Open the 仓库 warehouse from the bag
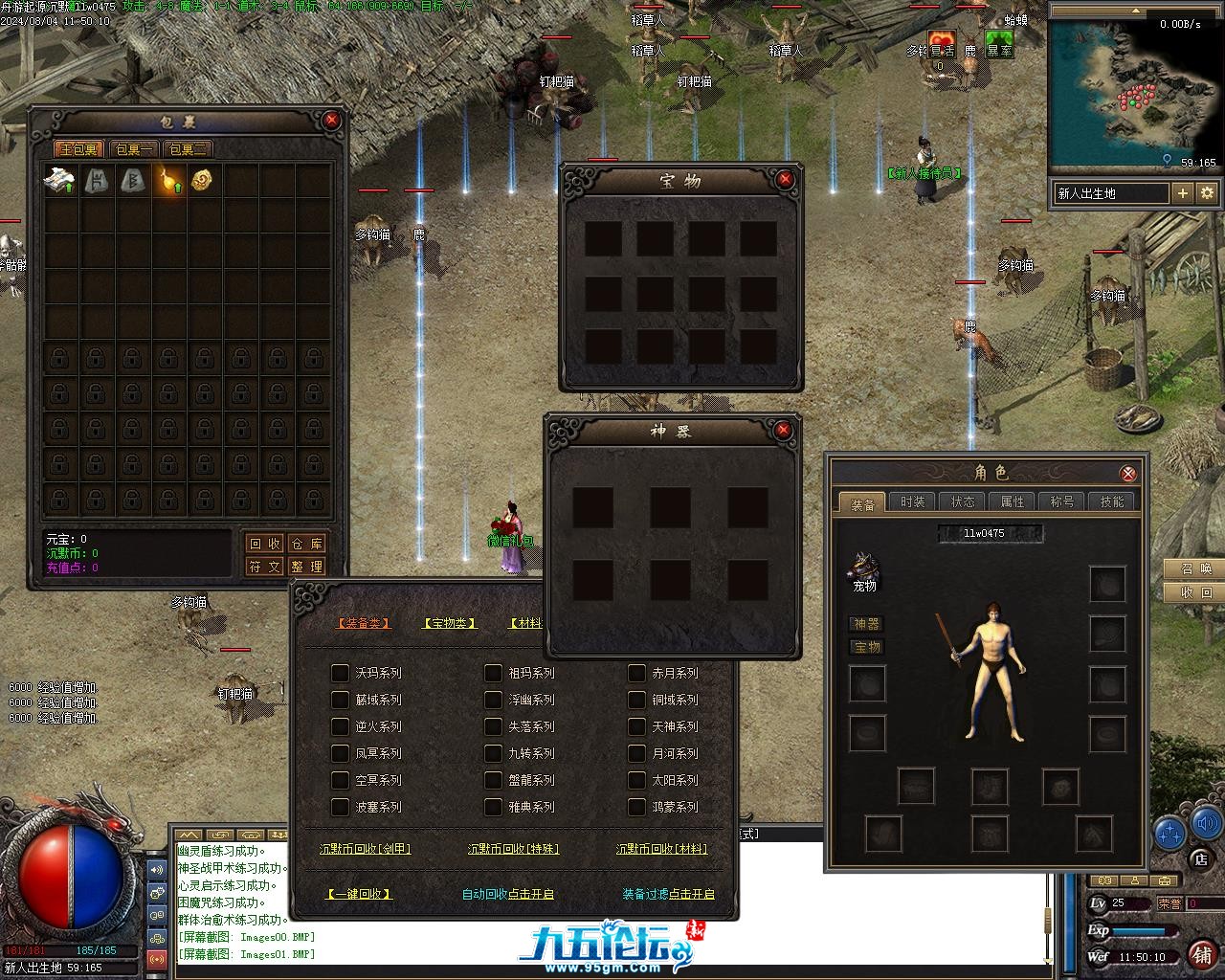Screen dimensions: 1225x980 (x=306, y=544)
